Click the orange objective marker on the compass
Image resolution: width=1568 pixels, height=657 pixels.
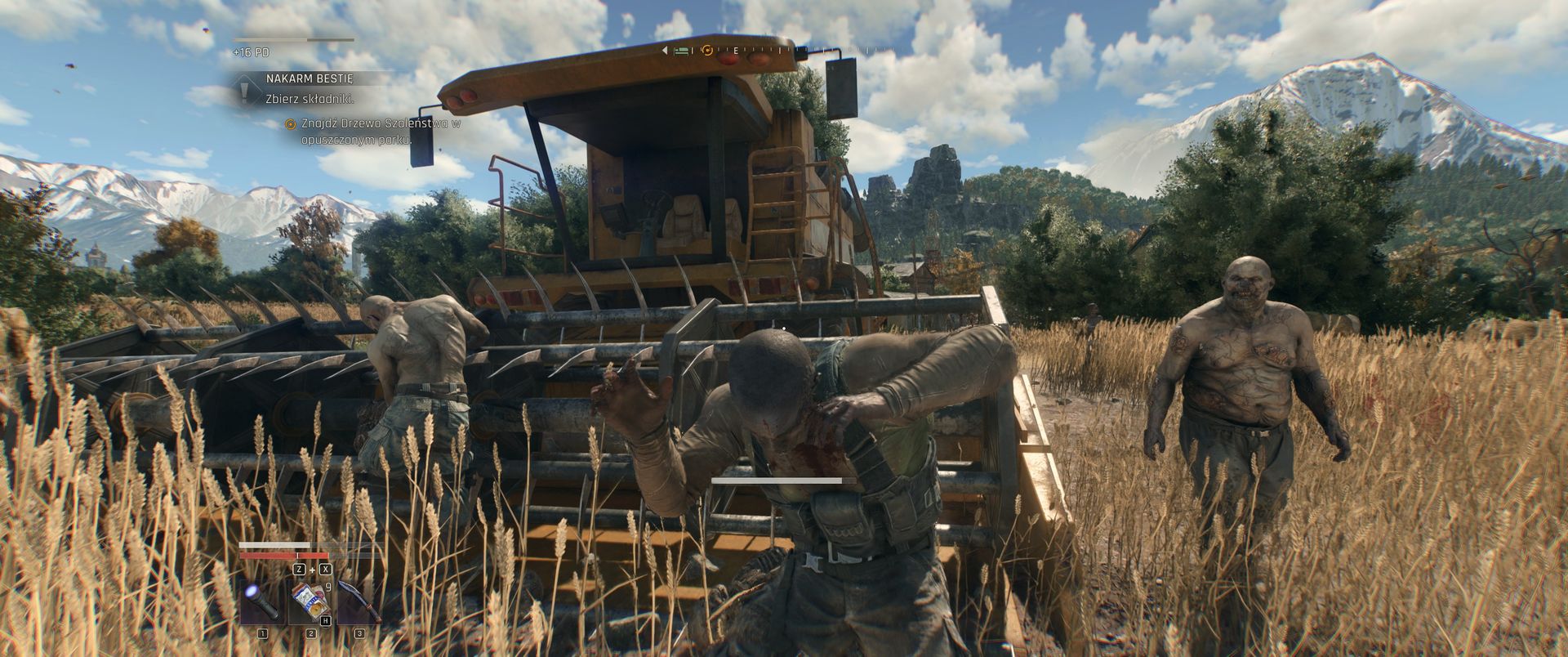pos(707,51)
